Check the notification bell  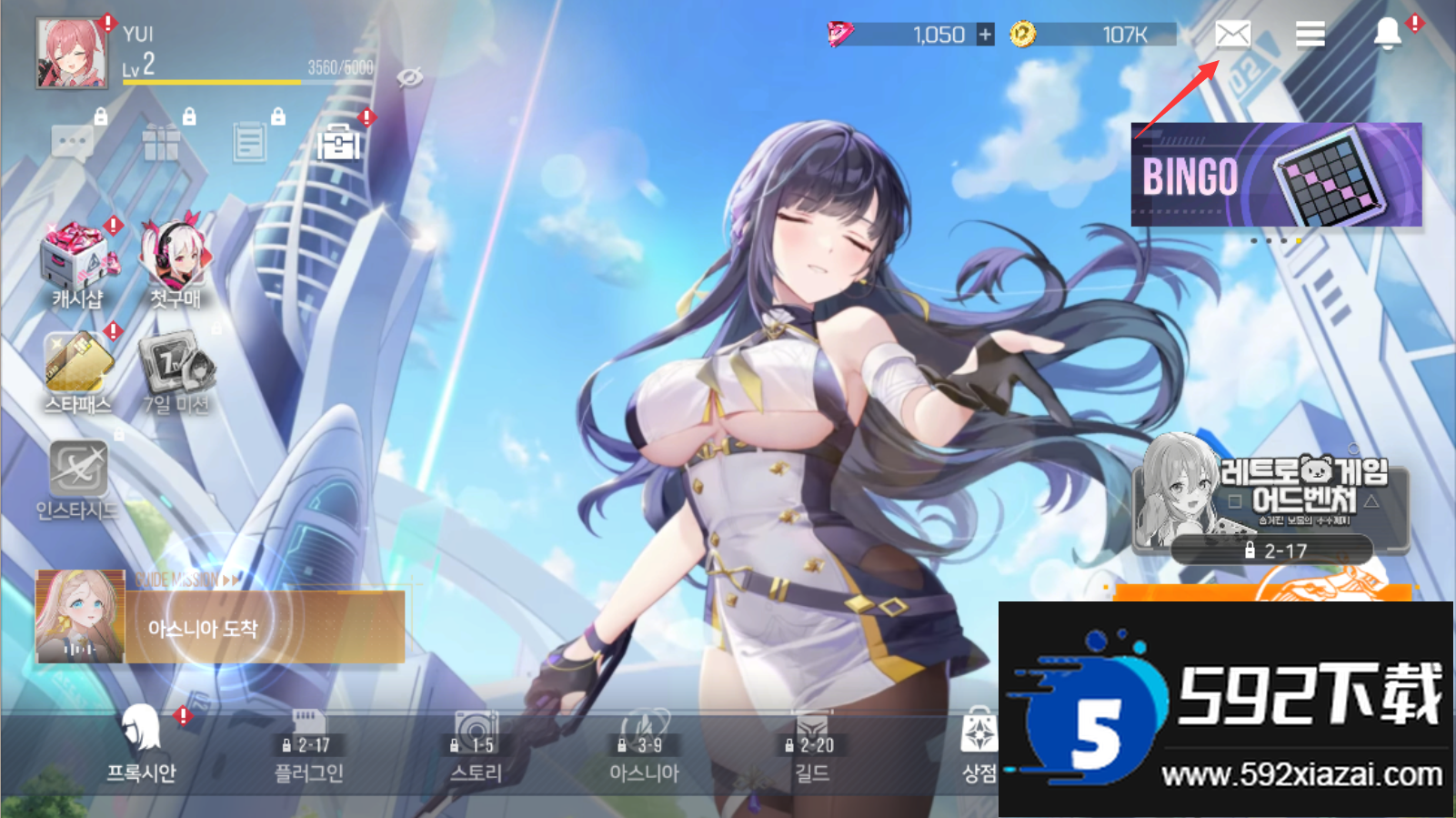click(x=1387, y=35)
